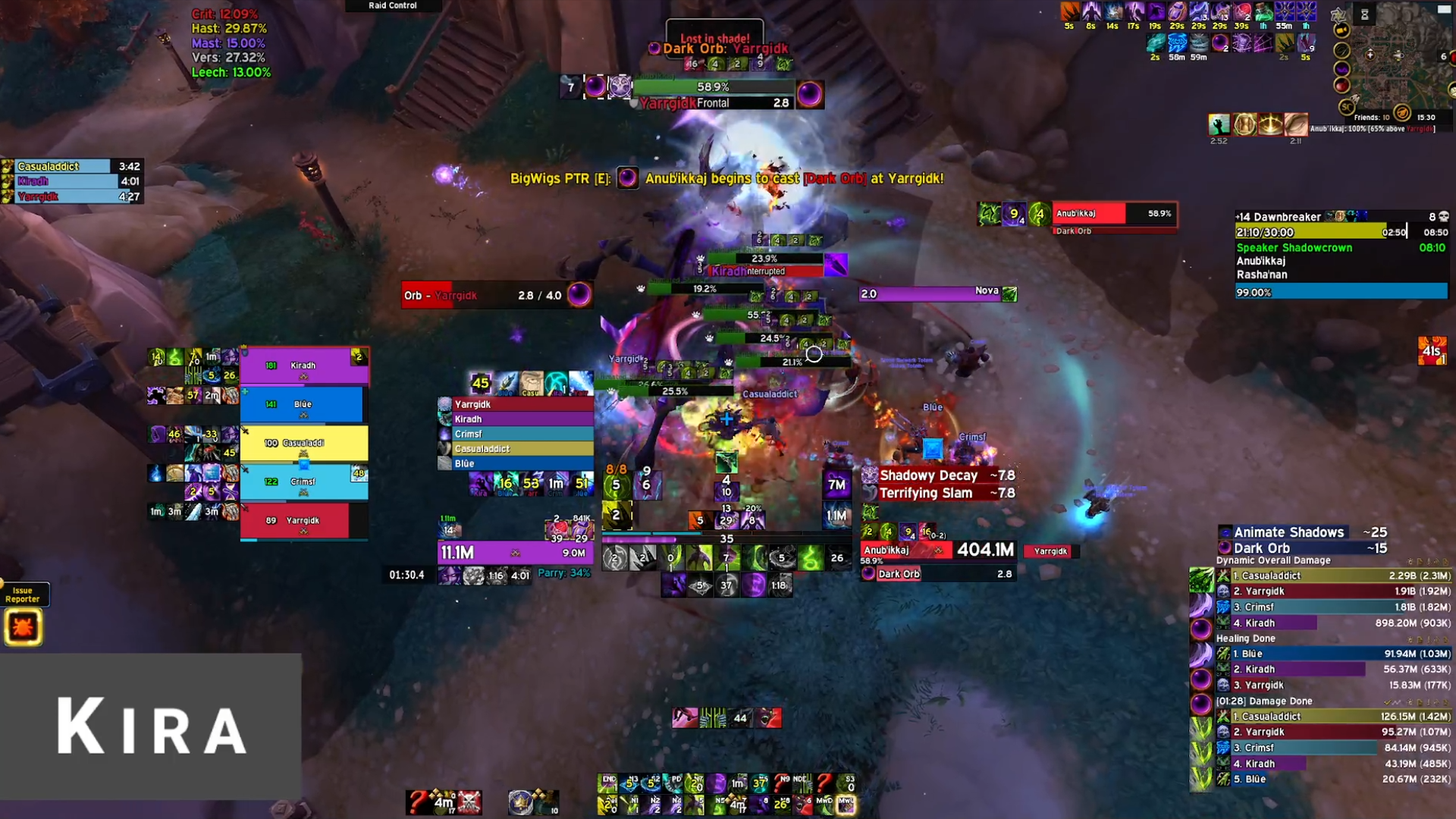
Task: Open the Raid Control panel
Action: [x=393, y=5]
